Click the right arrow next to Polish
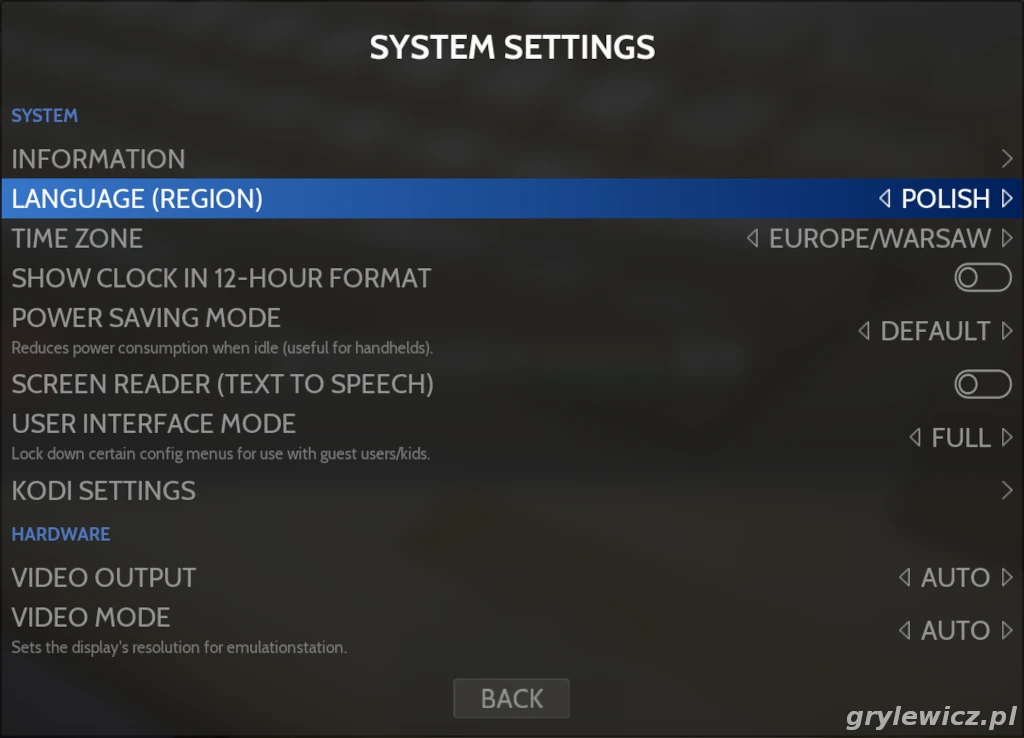 [1007, 199]
